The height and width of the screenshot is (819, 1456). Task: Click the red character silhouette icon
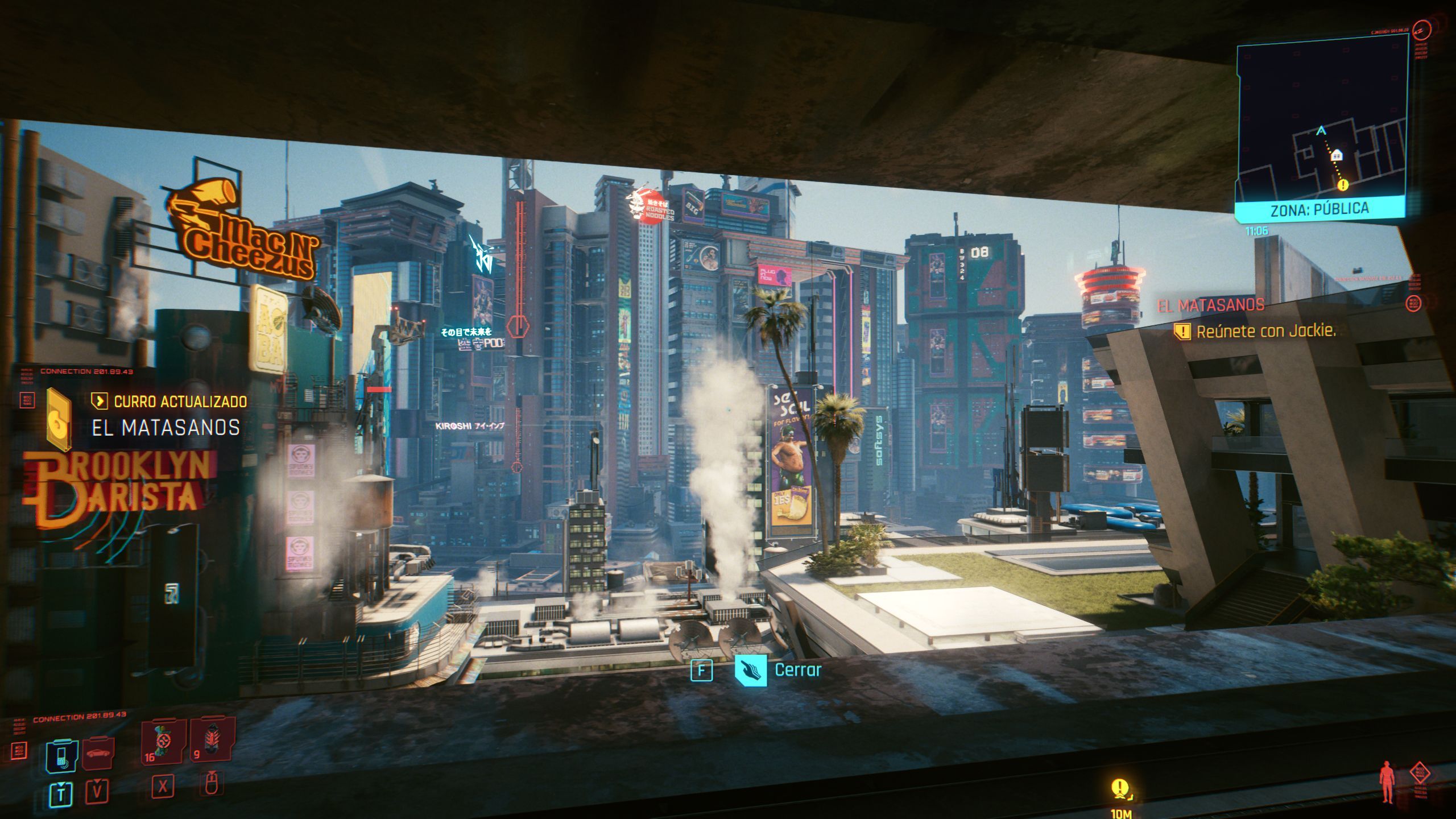point(1388,784)
